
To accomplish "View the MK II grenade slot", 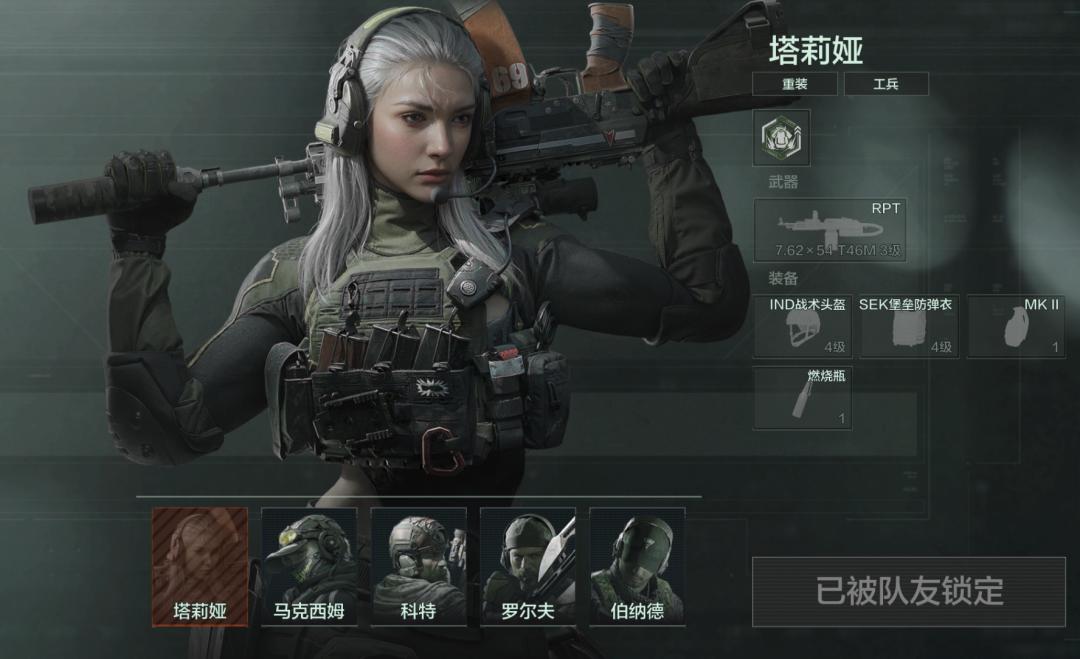I will coord(1016,326).
